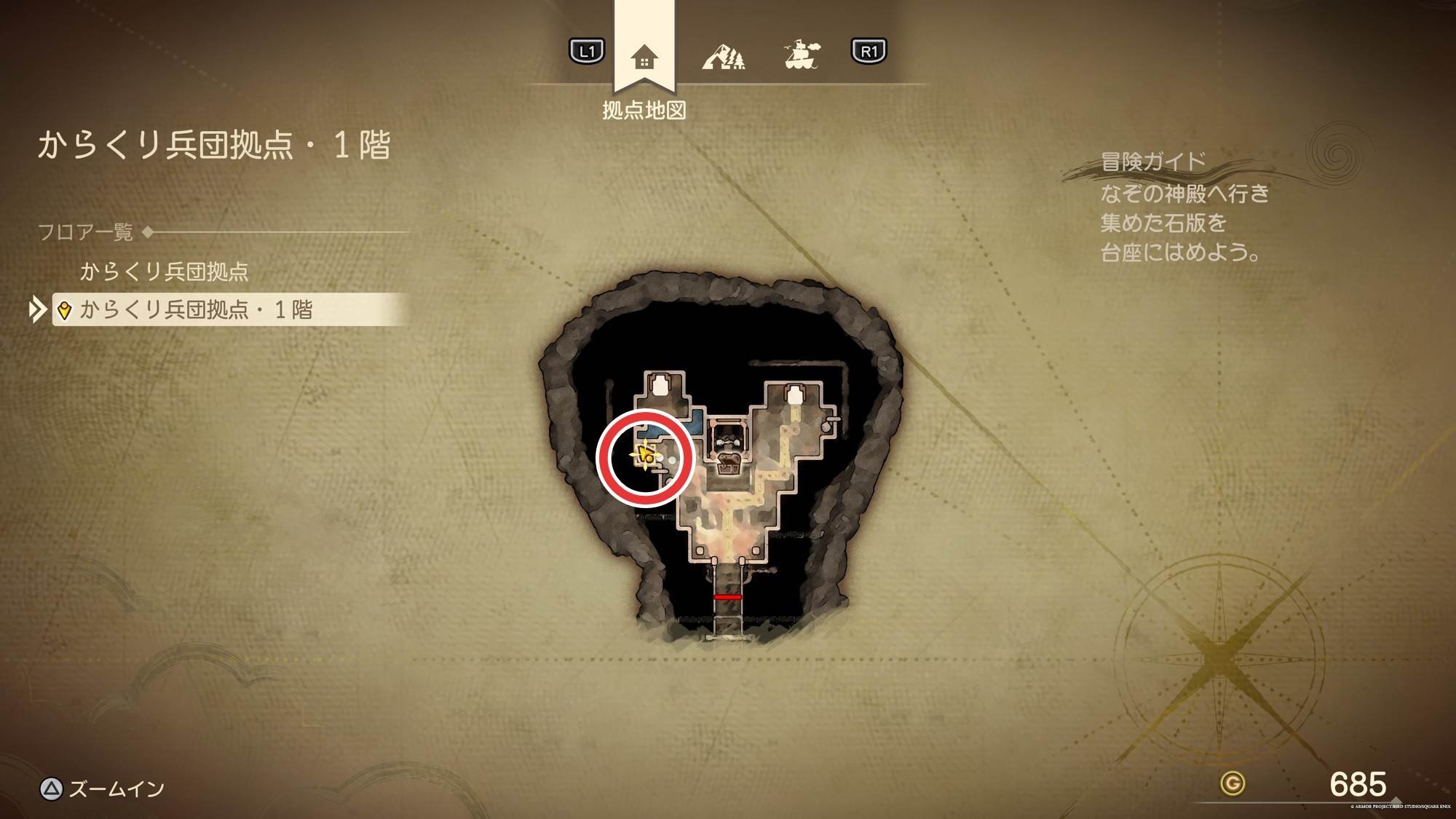Click the yellow player marker on map
Screen dimensions: 1456x819
[644, 457]
